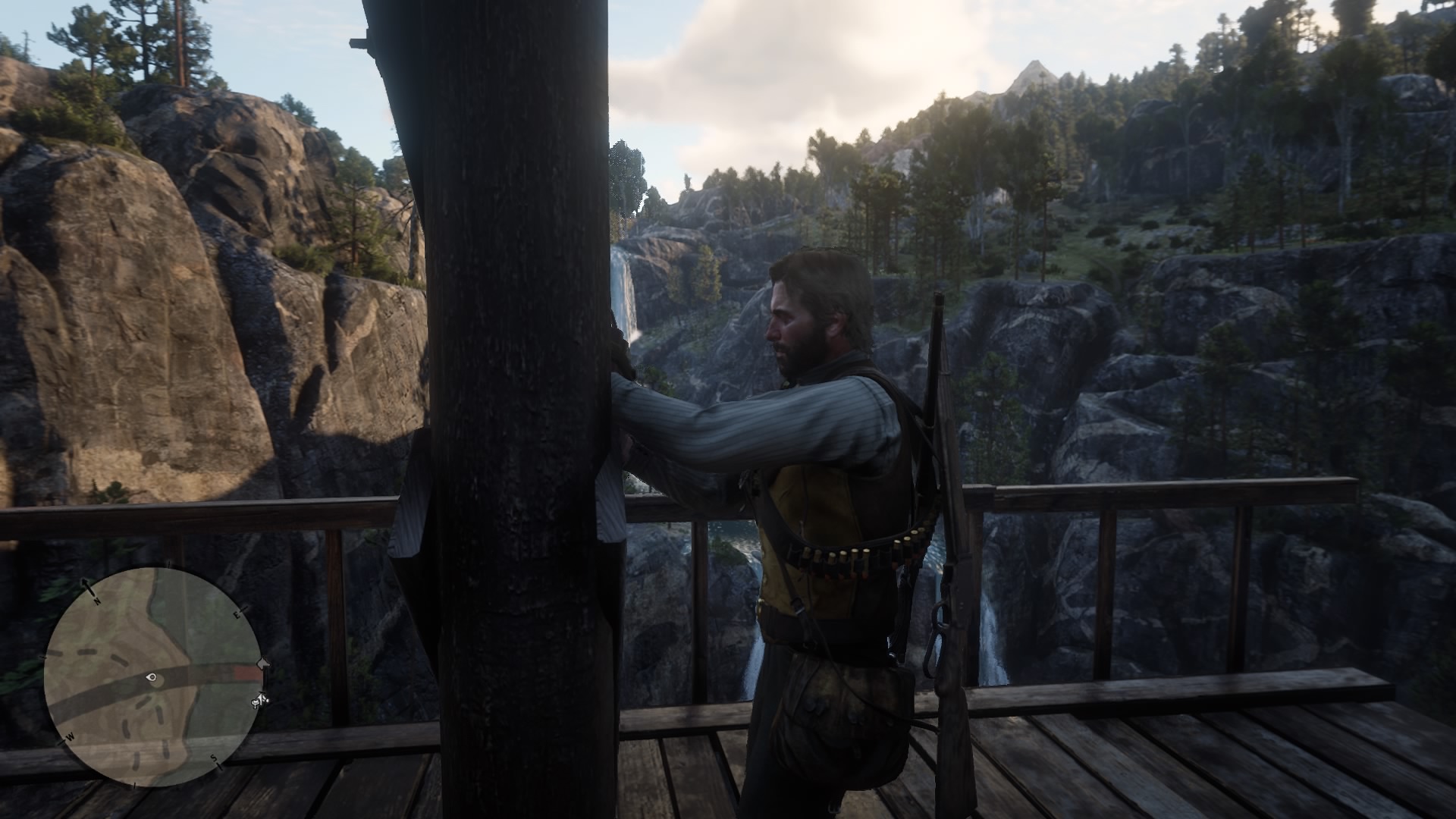Viewport: 1456px width, 819px height.
Task: Click the player eye marker on the minimap
Action: [150, 678]
